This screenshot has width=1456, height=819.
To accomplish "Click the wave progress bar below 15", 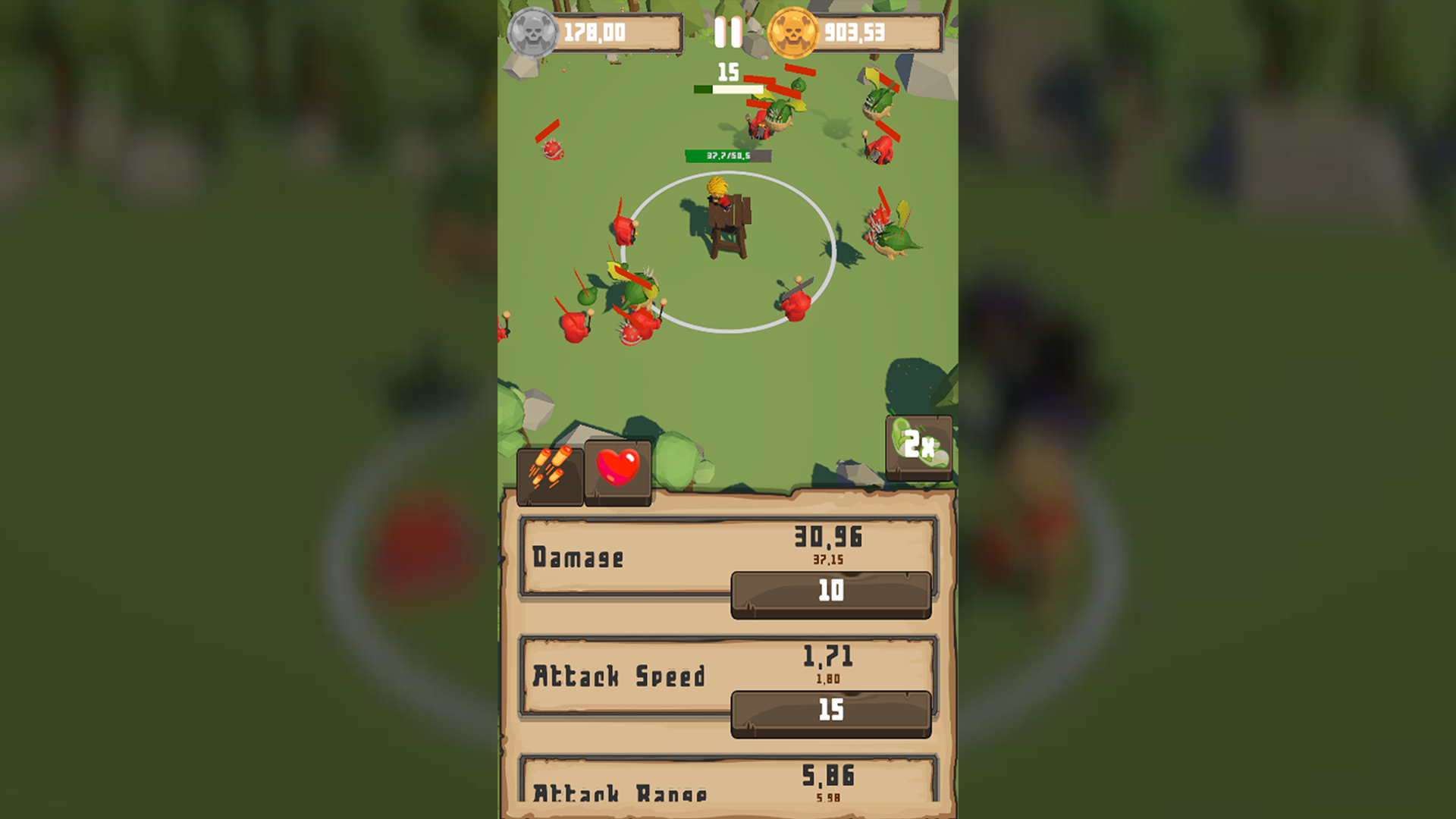I will tap(727, 89).
